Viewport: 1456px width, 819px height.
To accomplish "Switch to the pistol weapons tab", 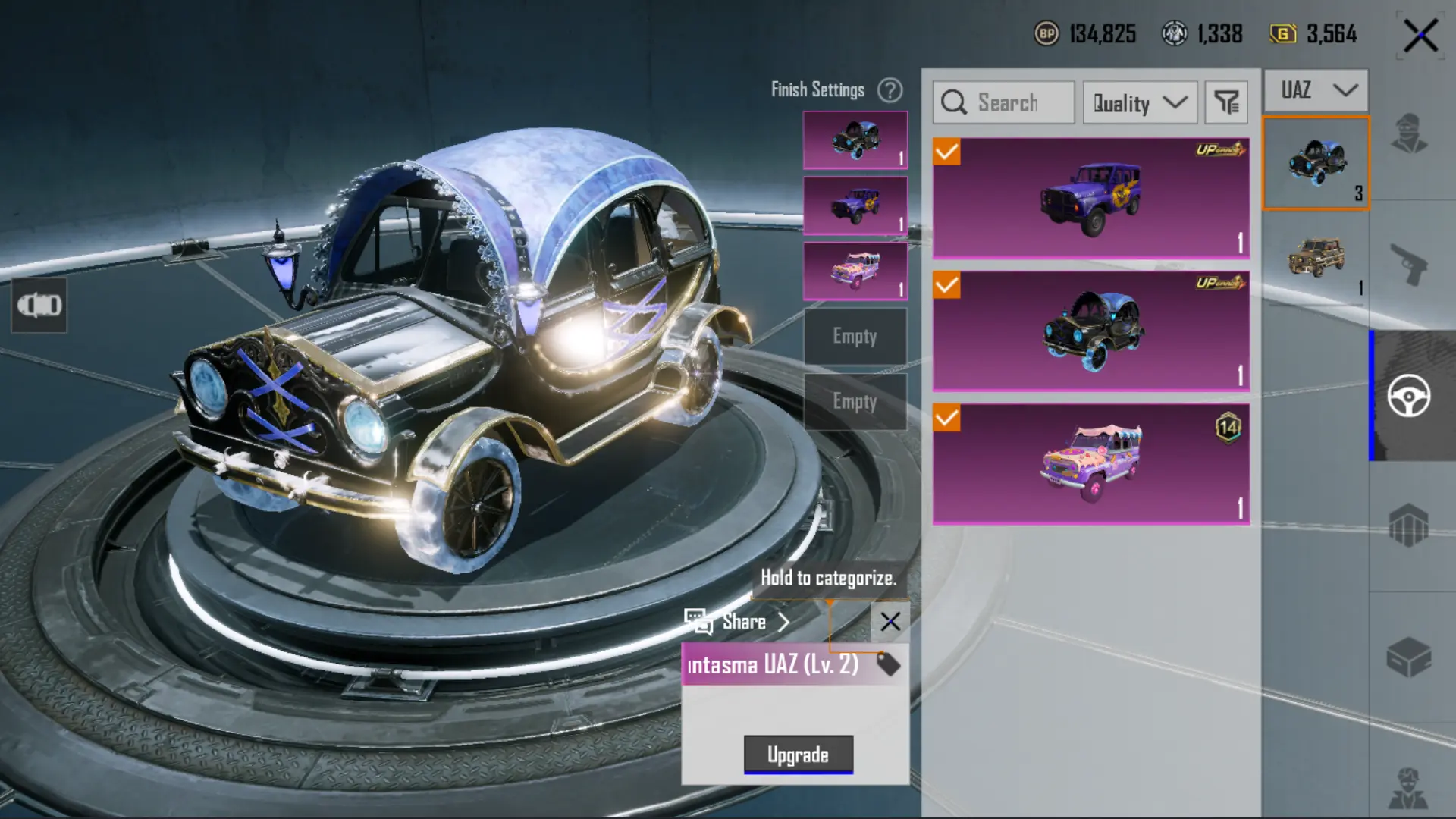I will (x=1409, y=265).
